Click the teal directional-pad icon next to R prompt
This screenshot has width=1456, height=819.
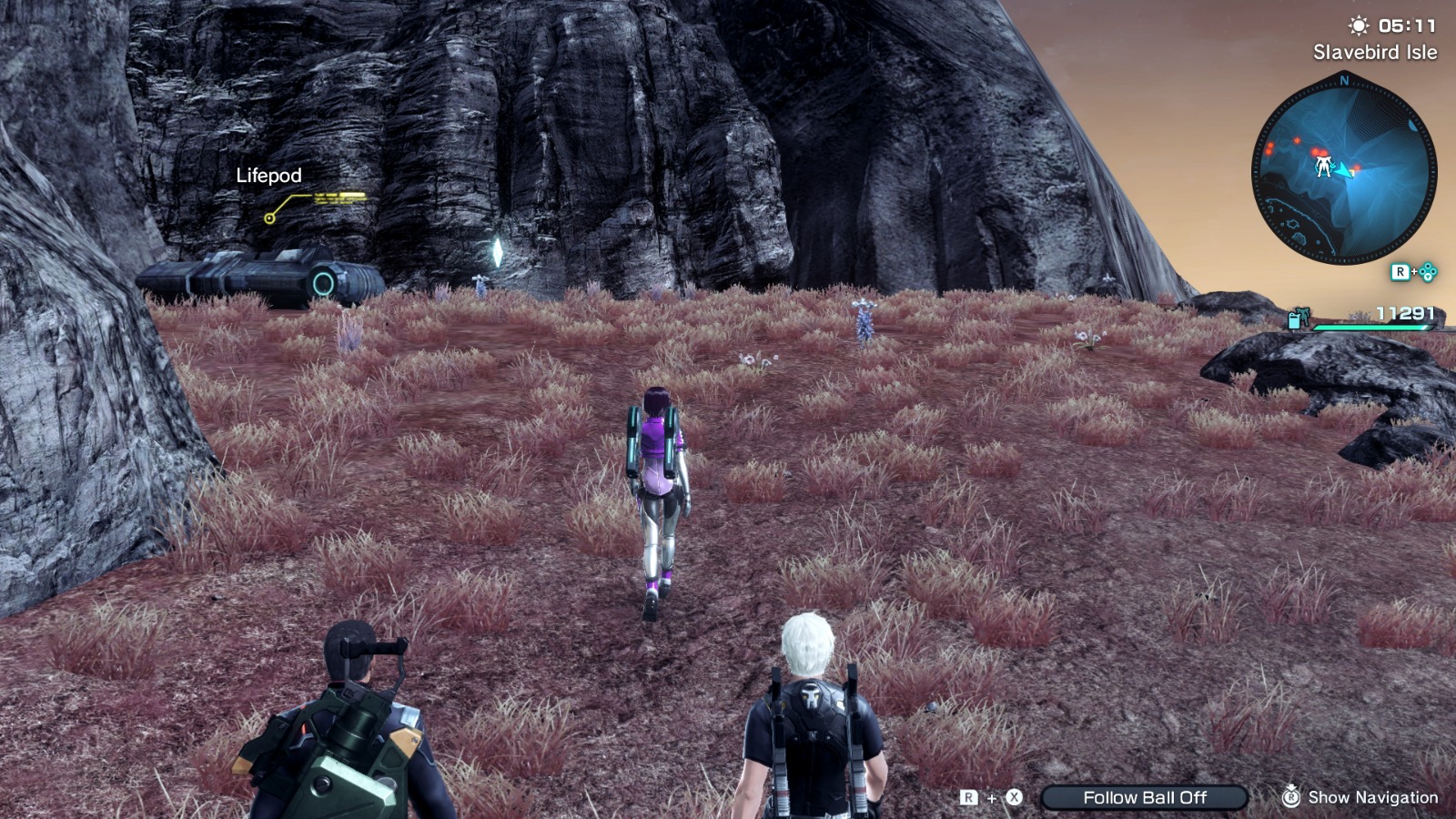point(1428,272)
